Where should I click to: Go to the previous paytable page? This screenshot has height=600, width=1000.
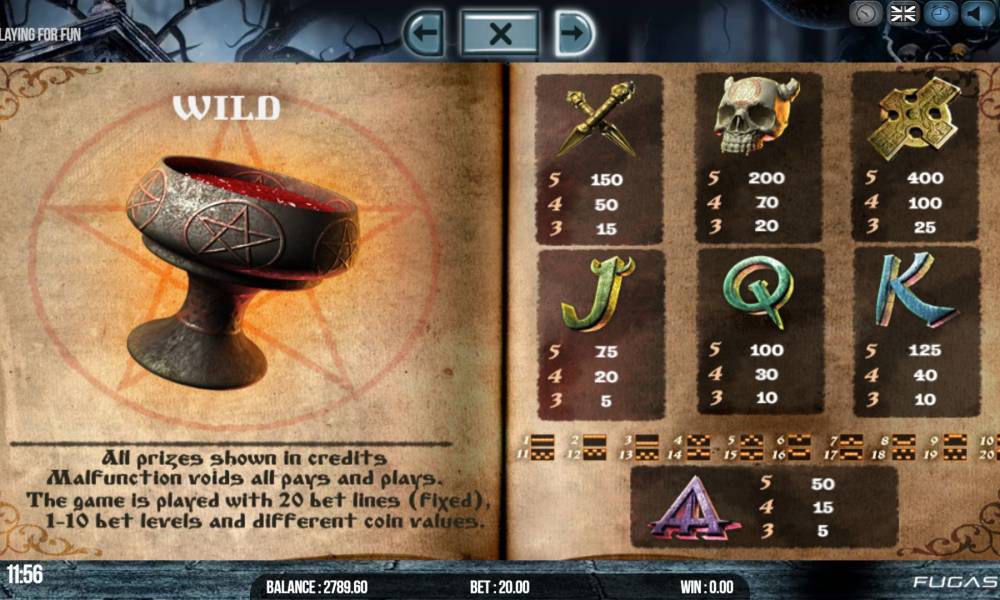point(425,34)
